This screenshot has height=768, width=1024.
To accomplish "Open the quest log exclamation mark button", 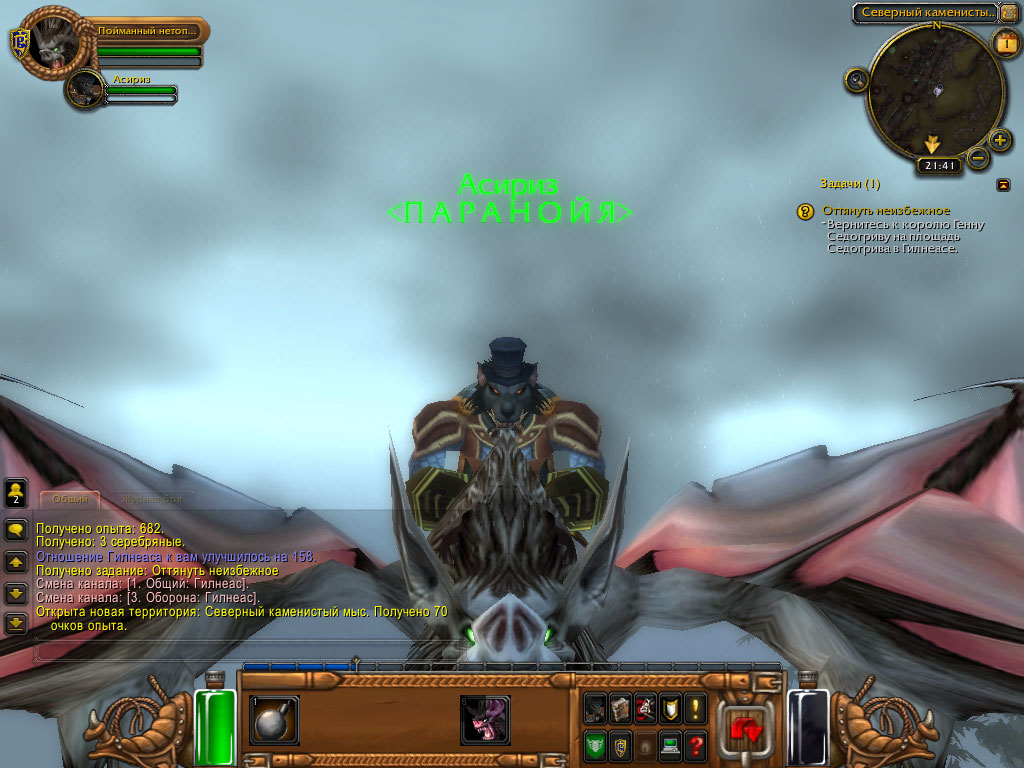I will [x=695, y=708].
